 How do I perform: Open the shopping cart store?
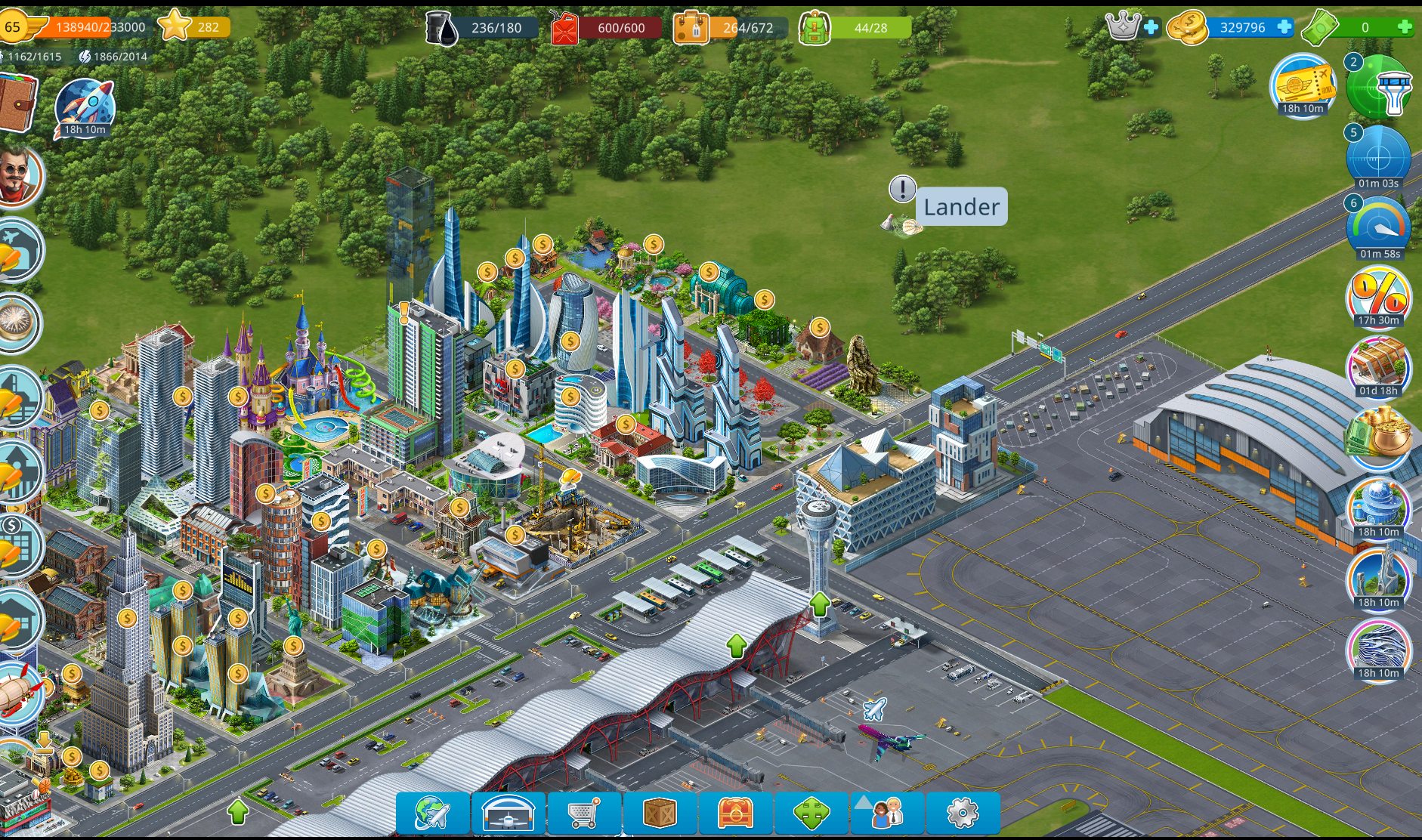584,814
